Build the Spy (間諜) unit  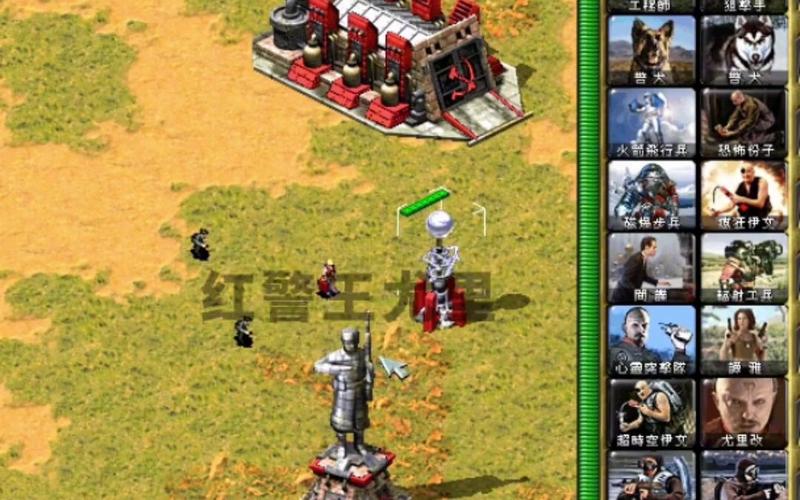pyautogui.click(x=651, y=267)
